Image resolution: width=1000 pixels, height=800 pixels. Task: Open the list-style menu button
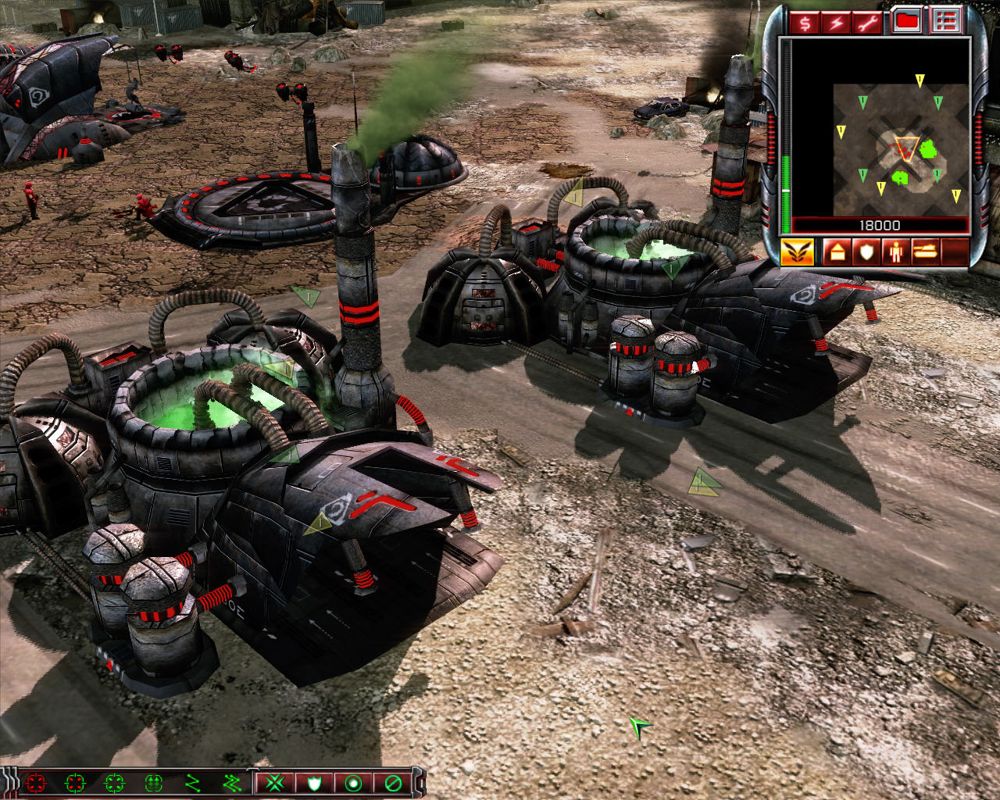(944, 21)
